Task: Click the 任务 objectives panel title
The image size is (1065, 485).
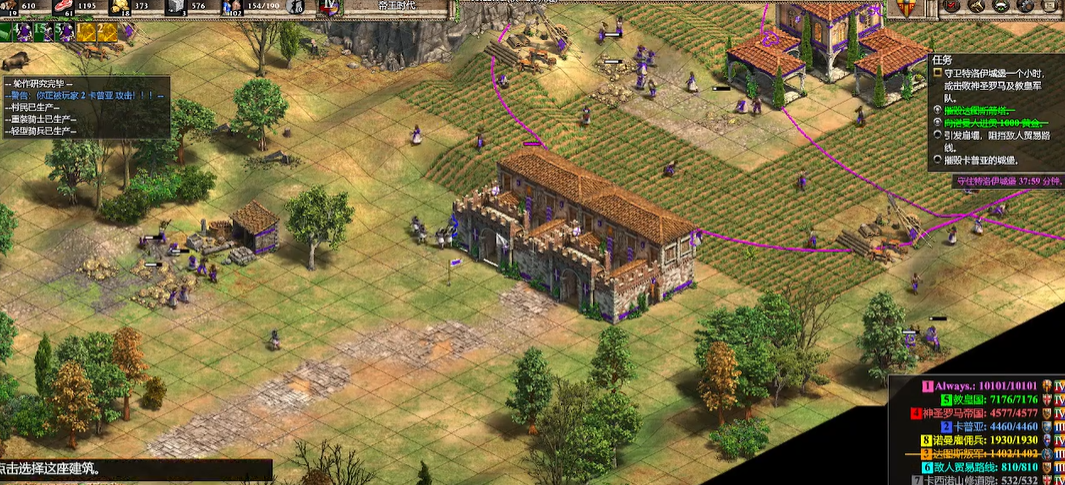Action: pos(942,61)
